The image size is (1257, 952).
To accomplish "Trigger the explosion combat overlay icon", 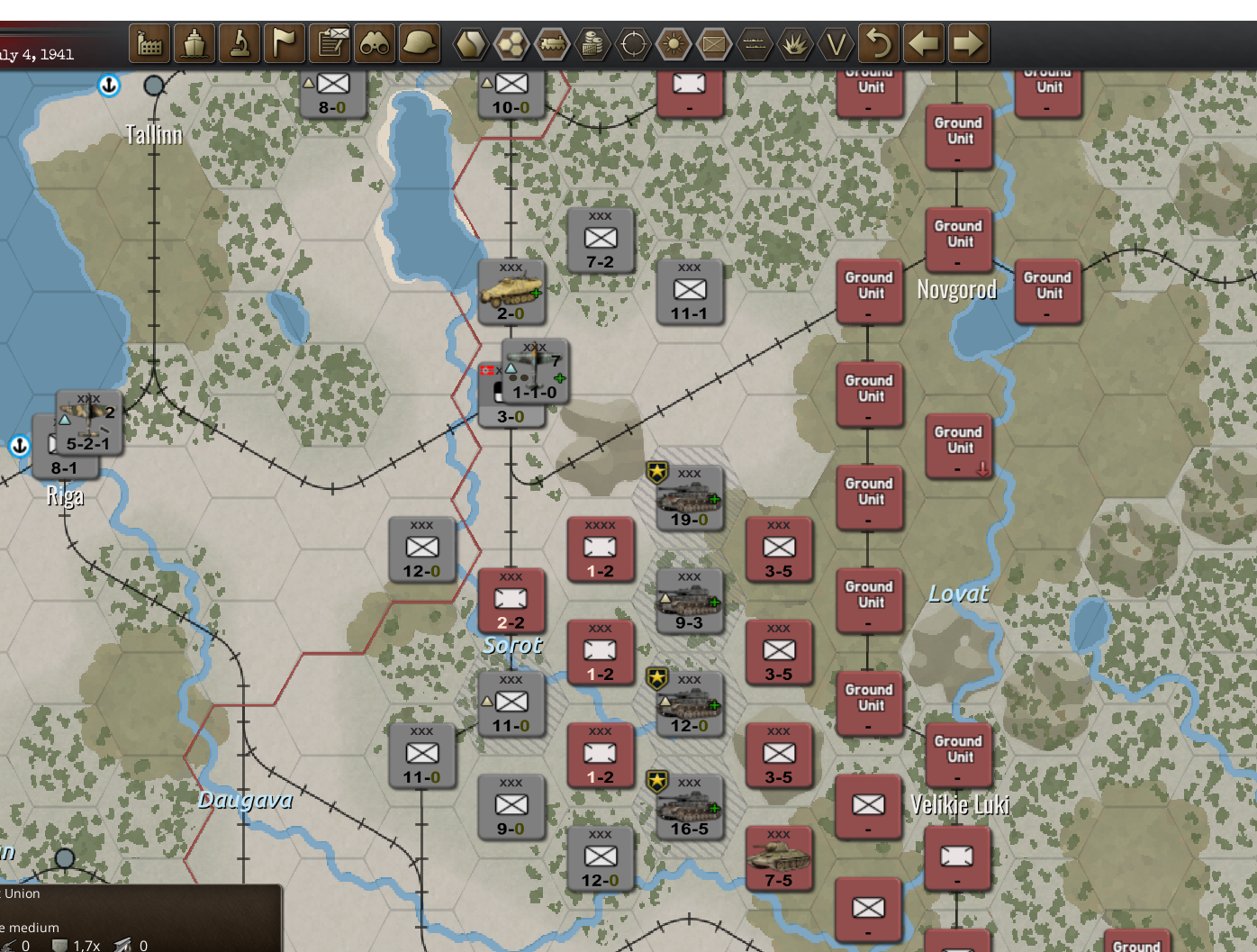I will pos(793,42).
